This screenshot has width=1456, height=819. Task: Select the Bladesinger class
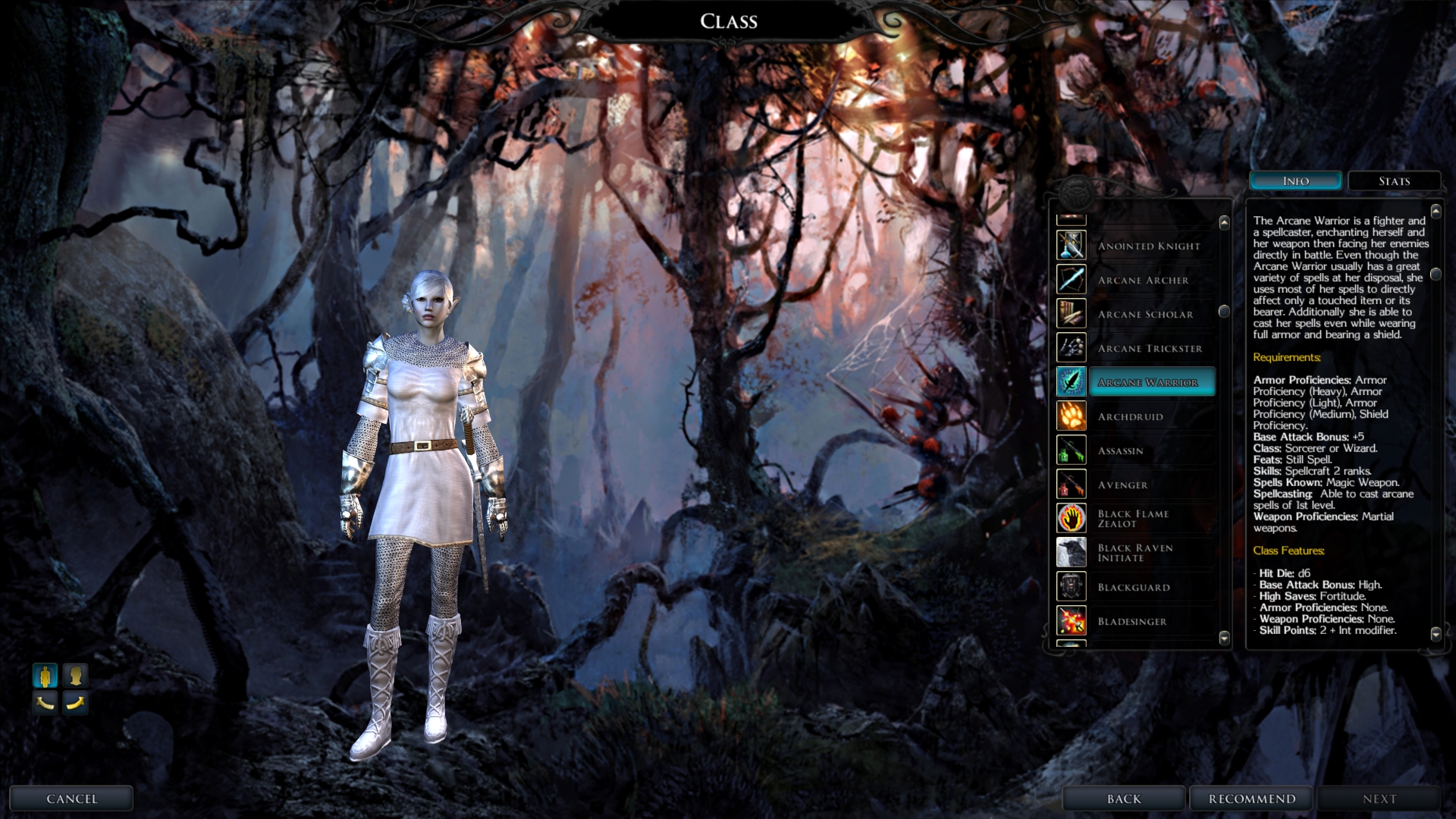(1132, 621)
